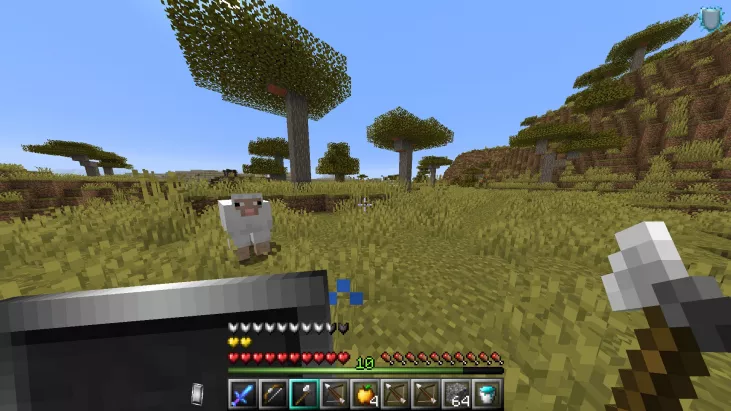Select the 64-stack stone block slot

coord(457,393)
